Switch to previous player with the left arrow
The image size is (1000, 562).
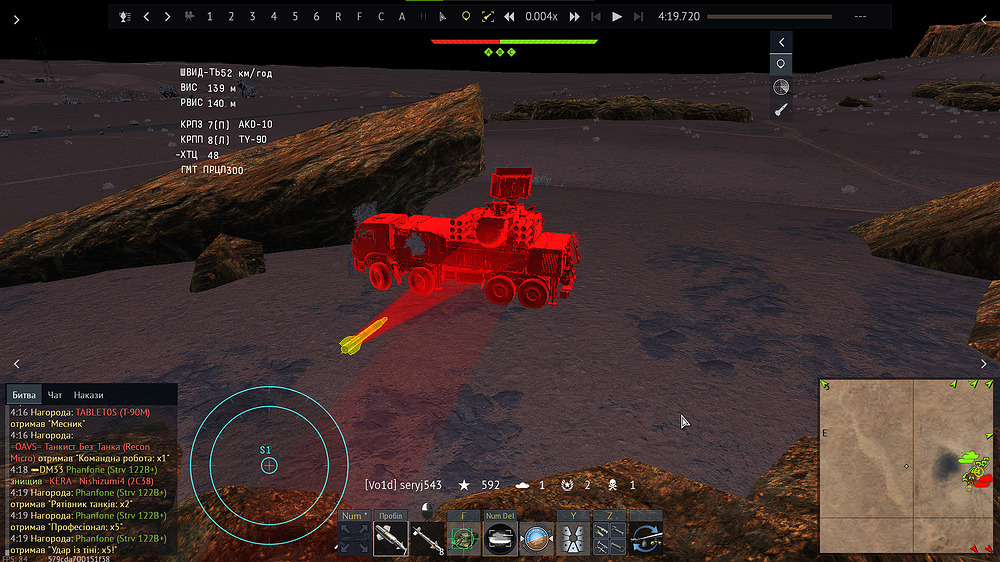pyautogui.click(x=146, y=17)
